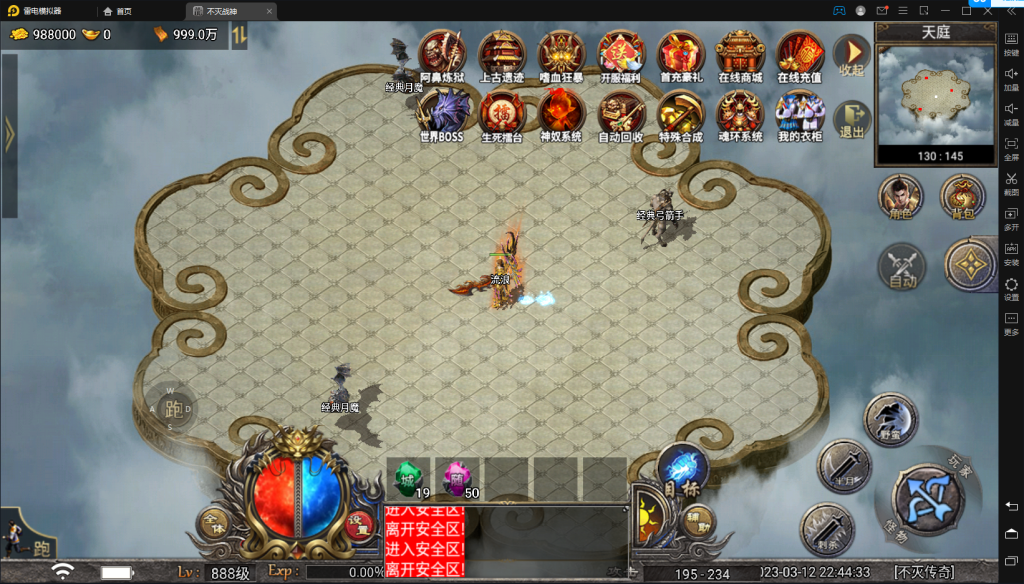Open the 背包 bag

(x=963, y=196)
